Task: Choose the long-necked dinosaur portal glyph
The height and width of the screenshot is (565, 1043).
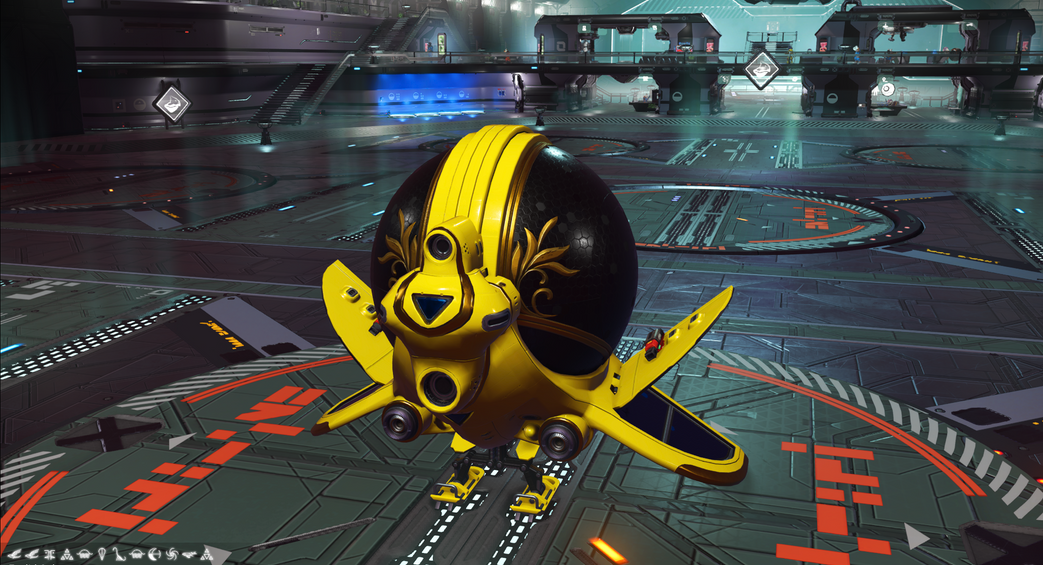Action: click(x=118, y=555)
